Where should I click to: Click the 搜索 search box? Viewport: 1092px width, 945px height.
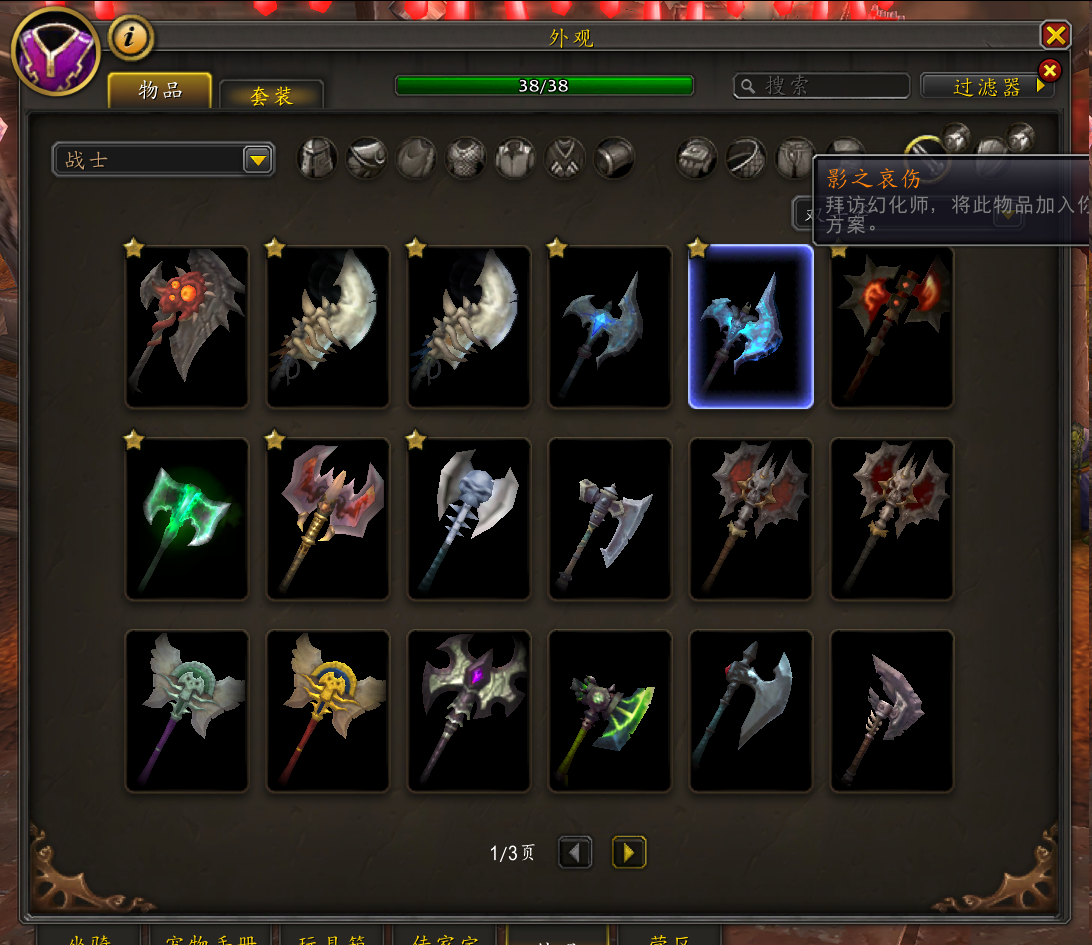(822, 86)
